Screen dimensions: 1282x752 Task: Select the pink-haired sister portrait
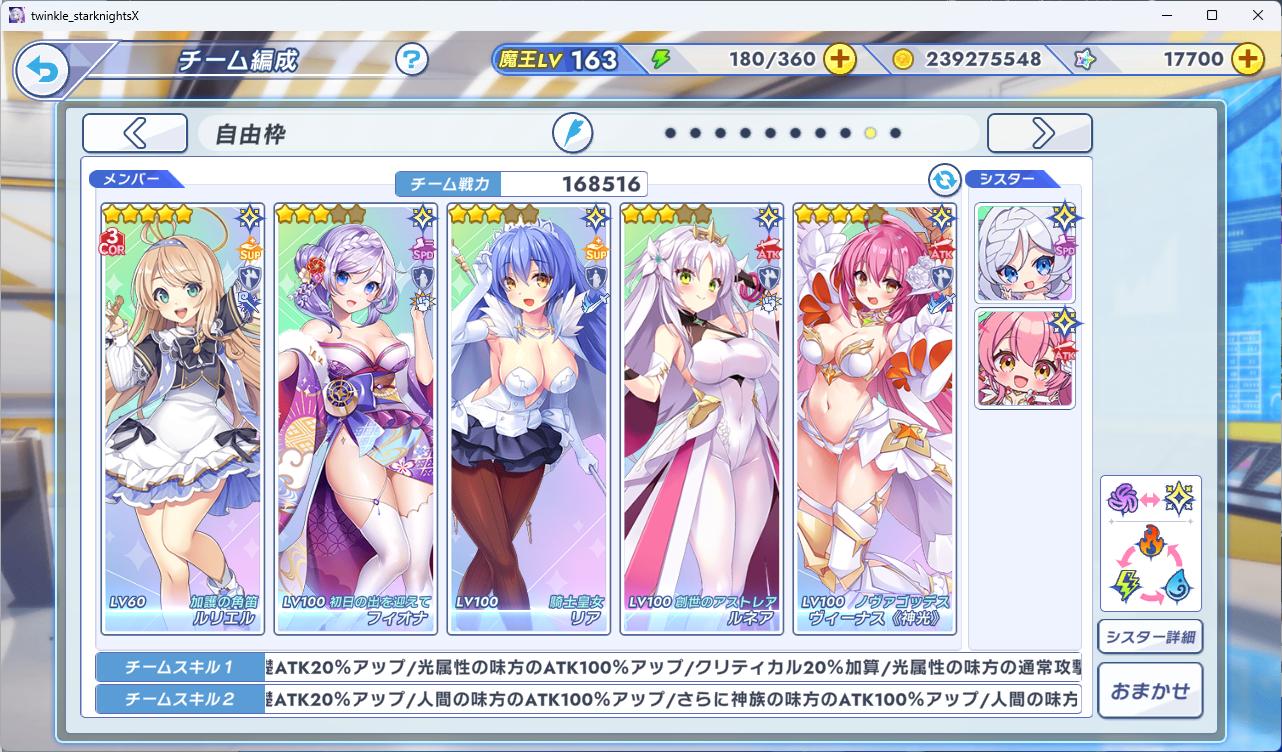pyautogui.click(x=1025, y=359)
